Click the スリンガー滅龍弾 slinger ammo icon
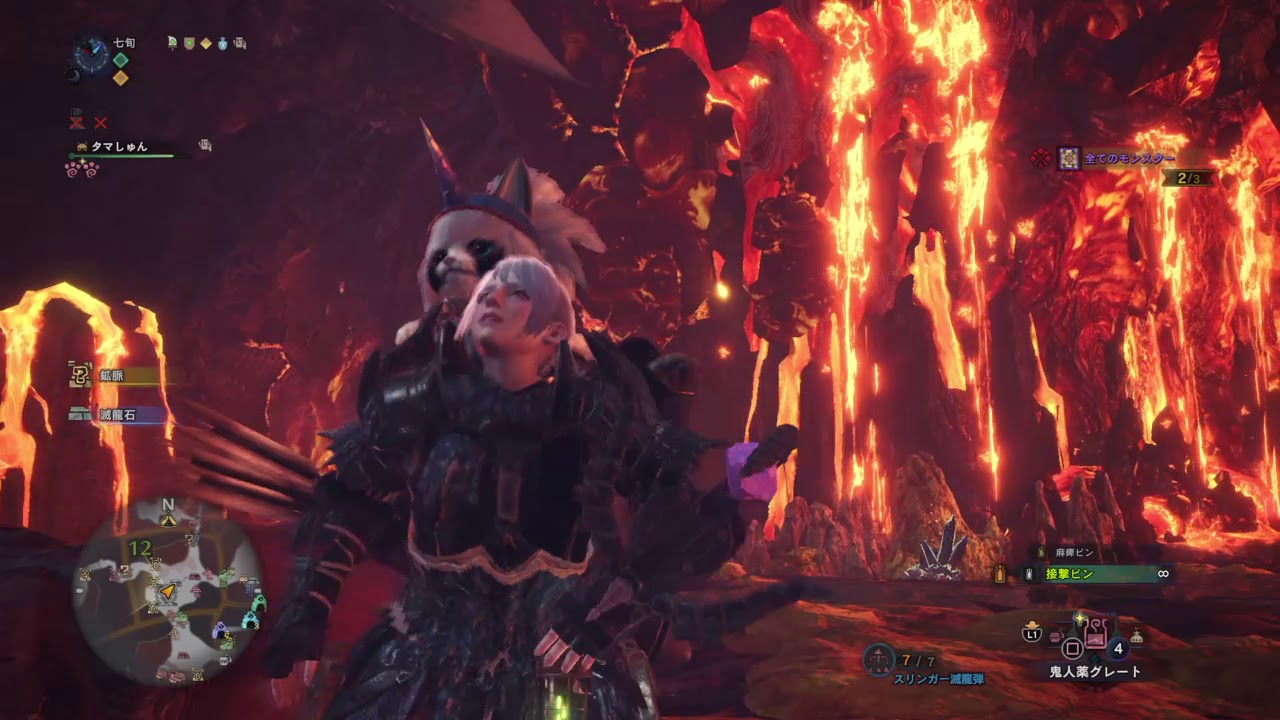Viewport: 1280px width, 720px height. pyautogui.click(x=879, y=658)
